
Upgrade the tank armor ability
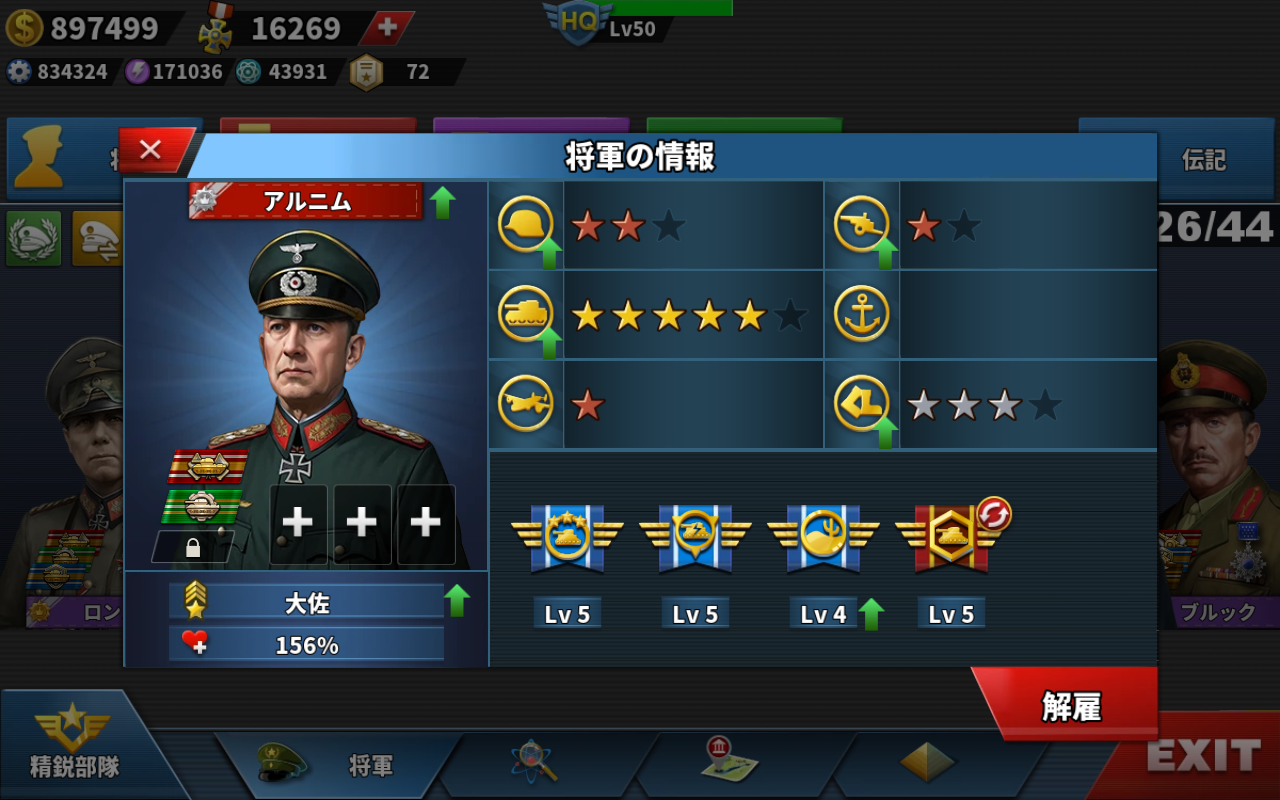click(549, 343)
